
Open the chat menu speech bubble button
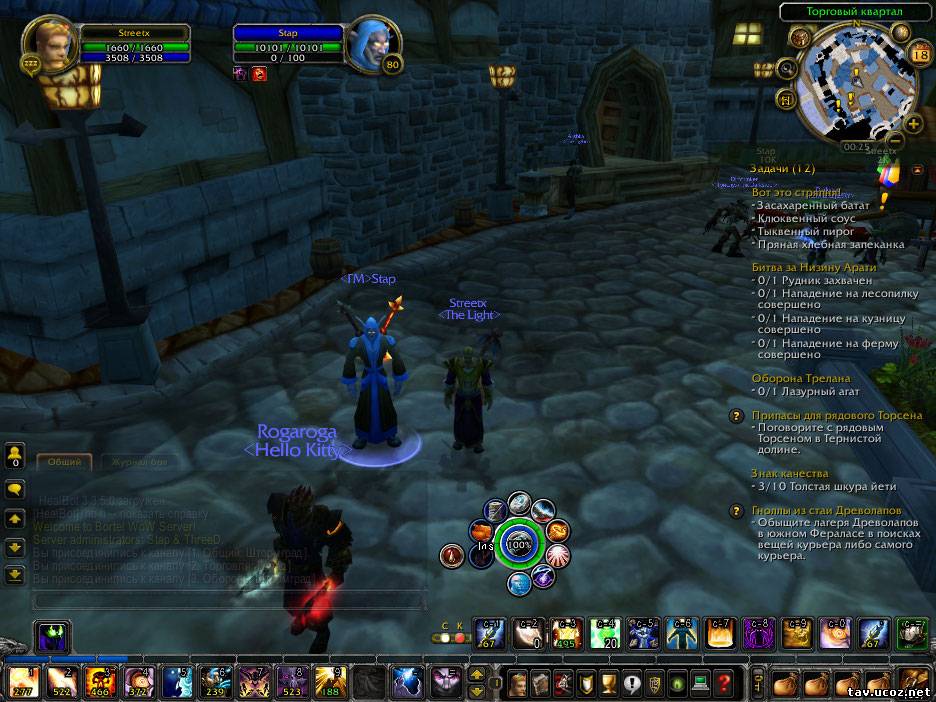[15, 489]
